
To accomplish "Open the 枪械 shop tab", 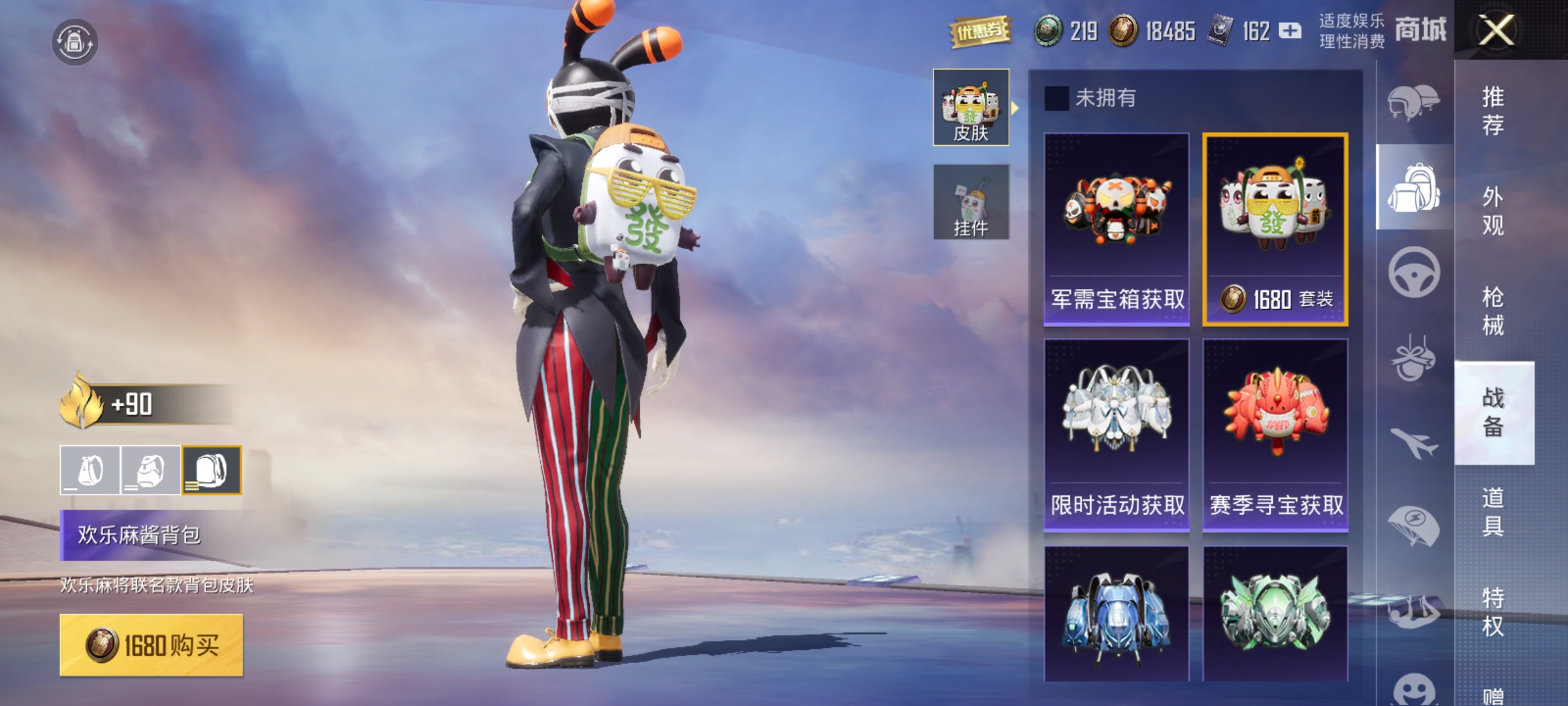I will pyautogui.click(x=1493, y=311).
